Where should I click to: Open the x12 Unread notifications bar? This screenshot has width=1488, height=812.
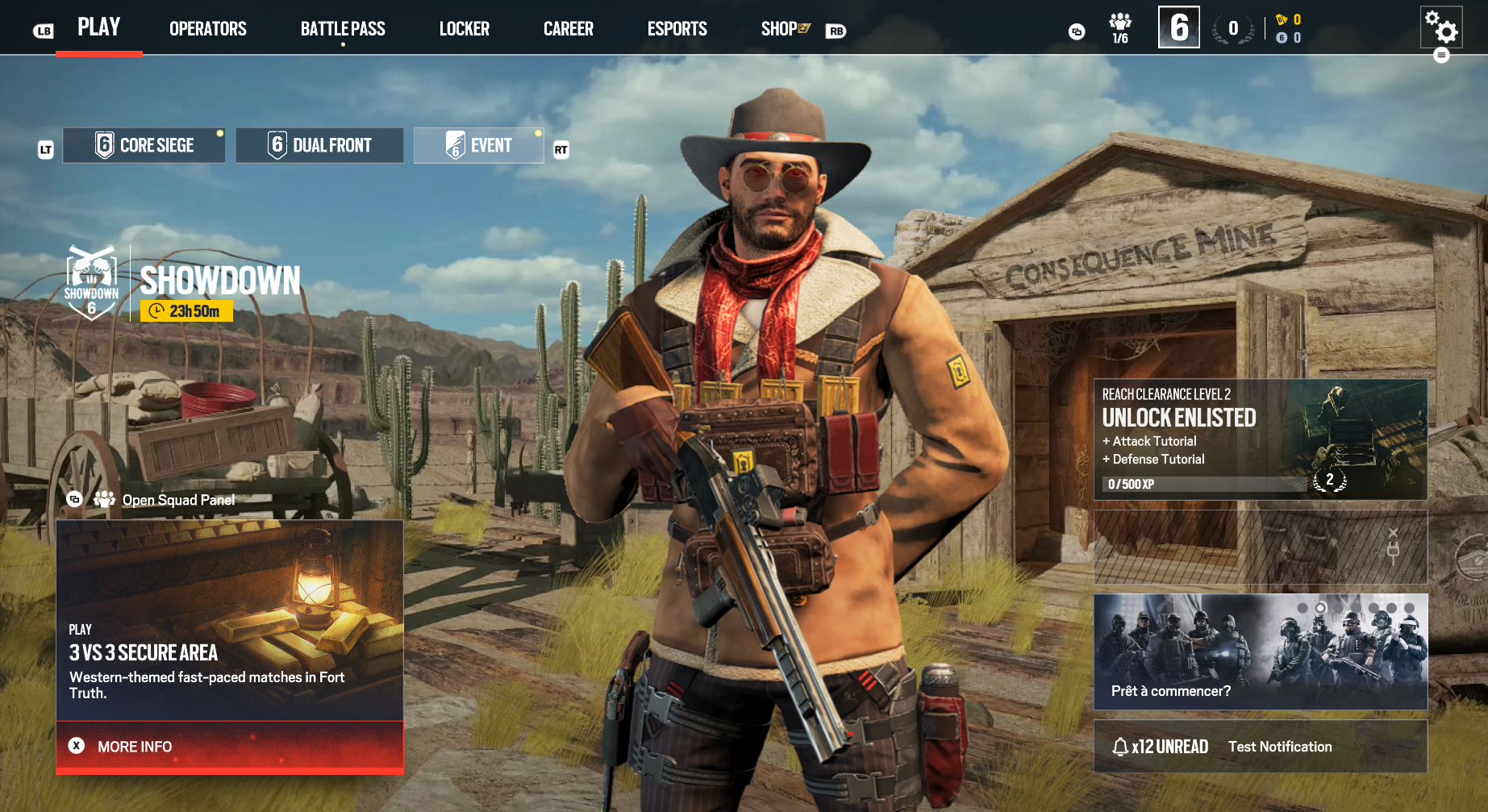coord(1260,747)
